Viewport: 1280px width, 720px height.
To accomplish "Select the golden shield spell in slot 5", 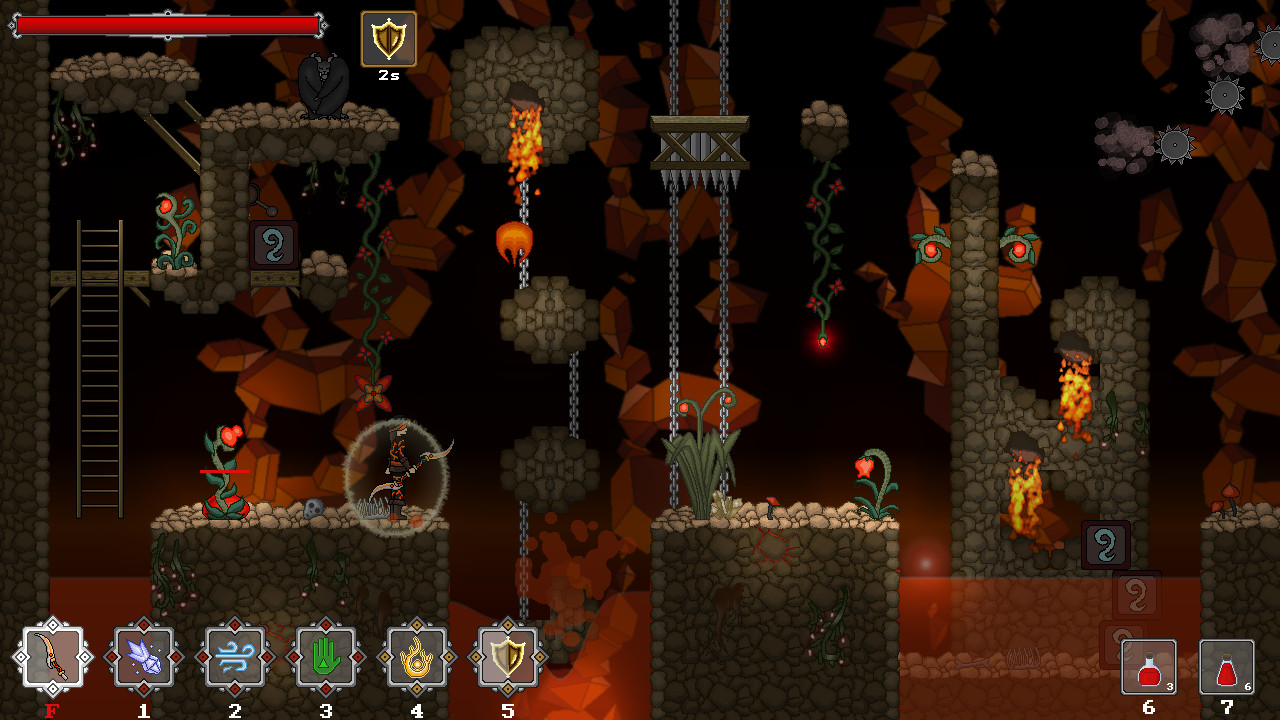I will [x=508, y=658].
